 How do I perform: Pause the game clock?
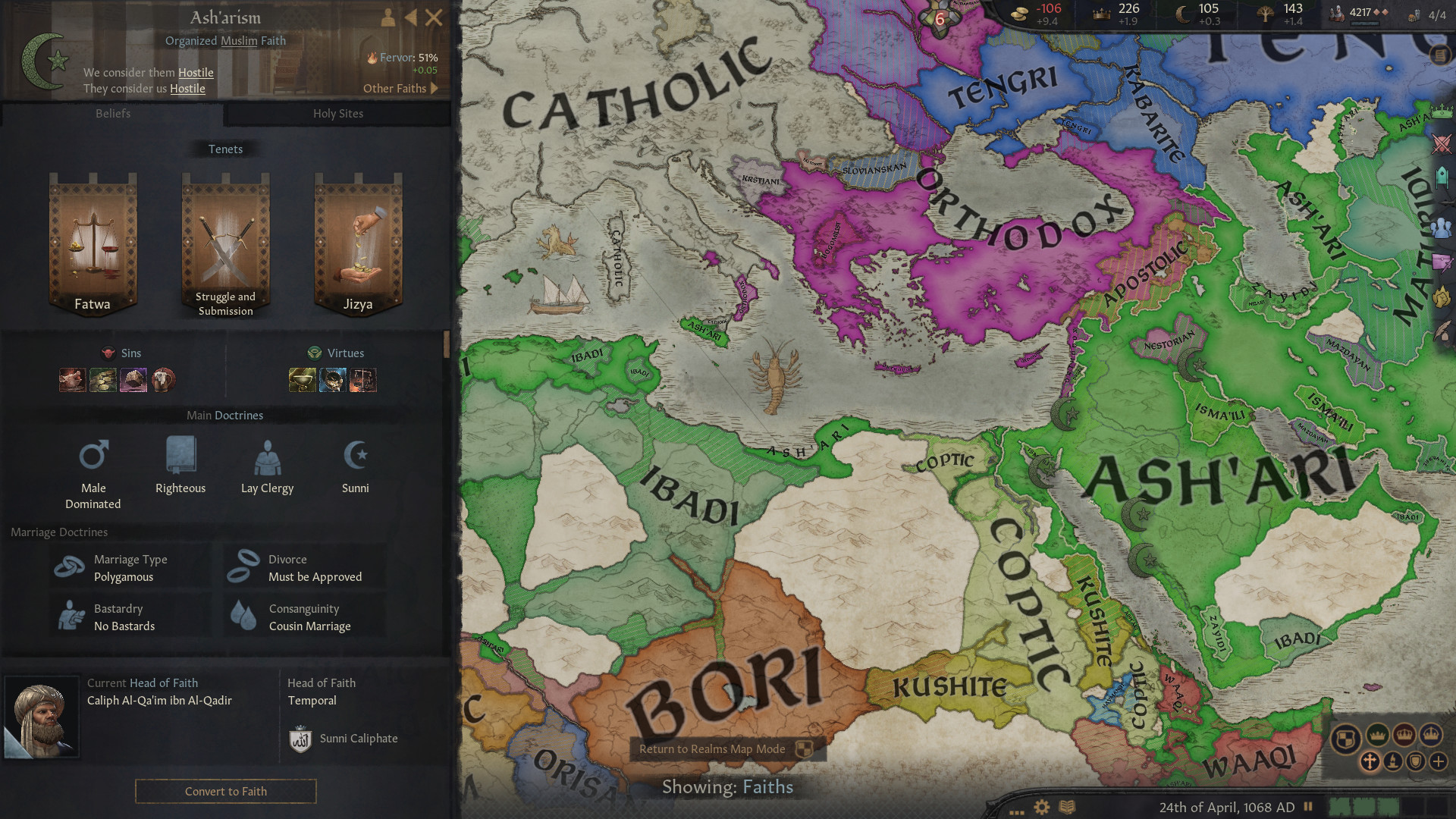coord(1307,806)
